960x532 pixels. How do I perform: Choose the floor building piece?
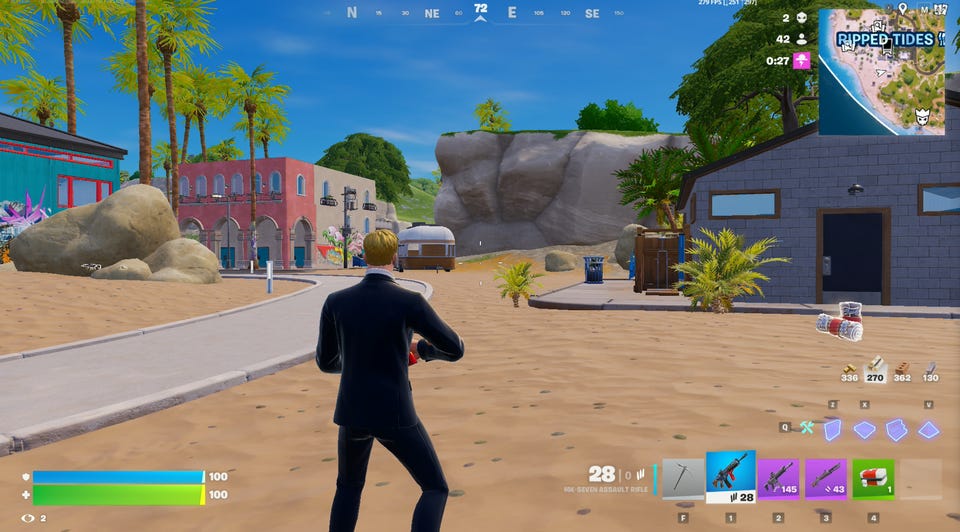864,429
